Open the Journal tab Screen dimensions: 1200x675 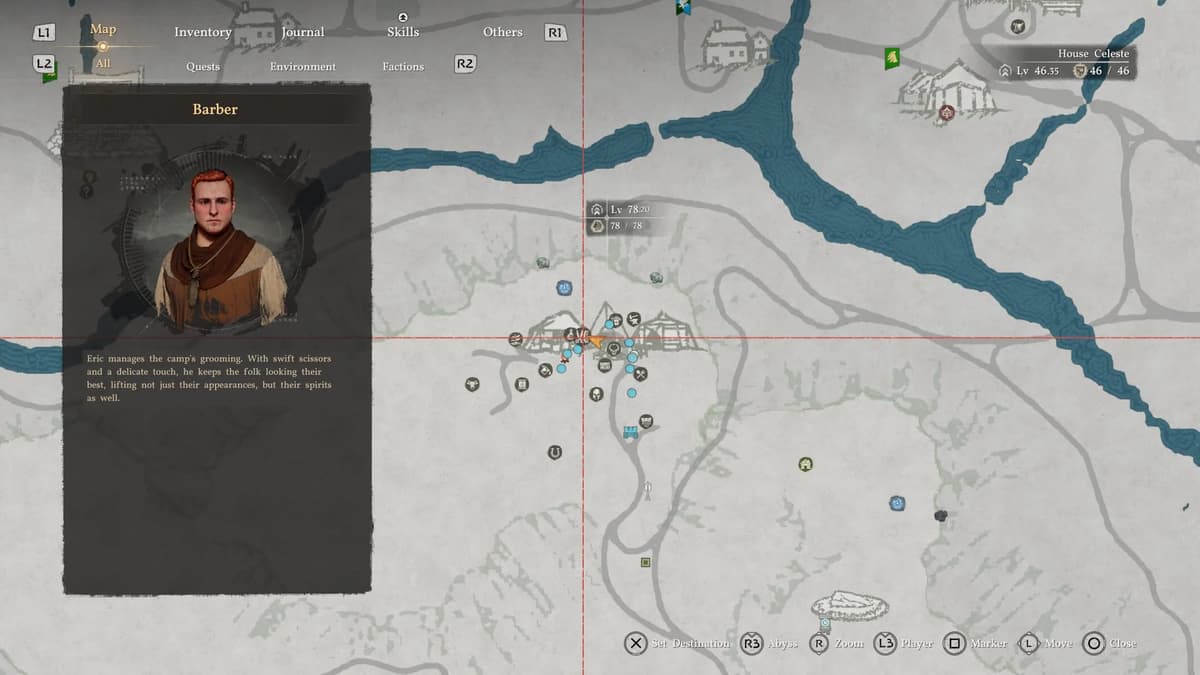(x=303, y=32)
